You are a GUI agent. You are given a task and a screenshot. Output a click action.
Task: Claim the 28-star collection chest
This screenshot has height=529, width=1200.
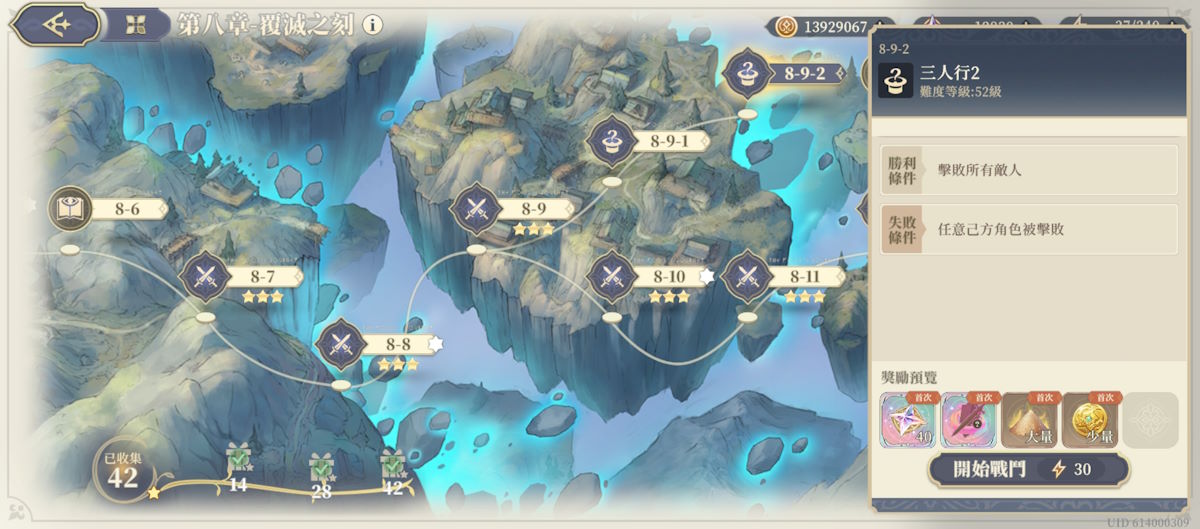point(321,466)
